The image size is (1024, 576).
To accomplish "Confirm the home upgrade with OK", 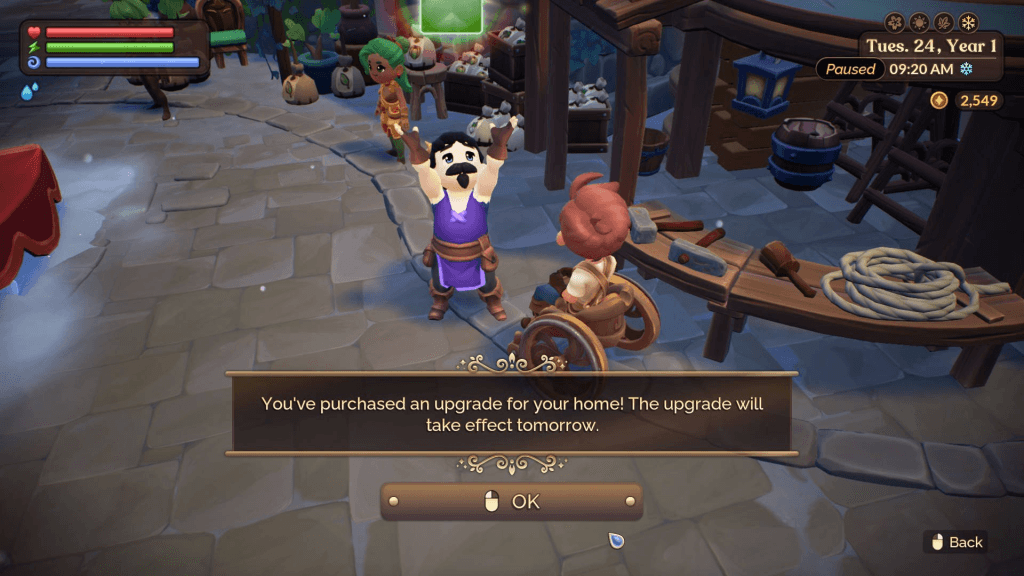I will (511, 502).
